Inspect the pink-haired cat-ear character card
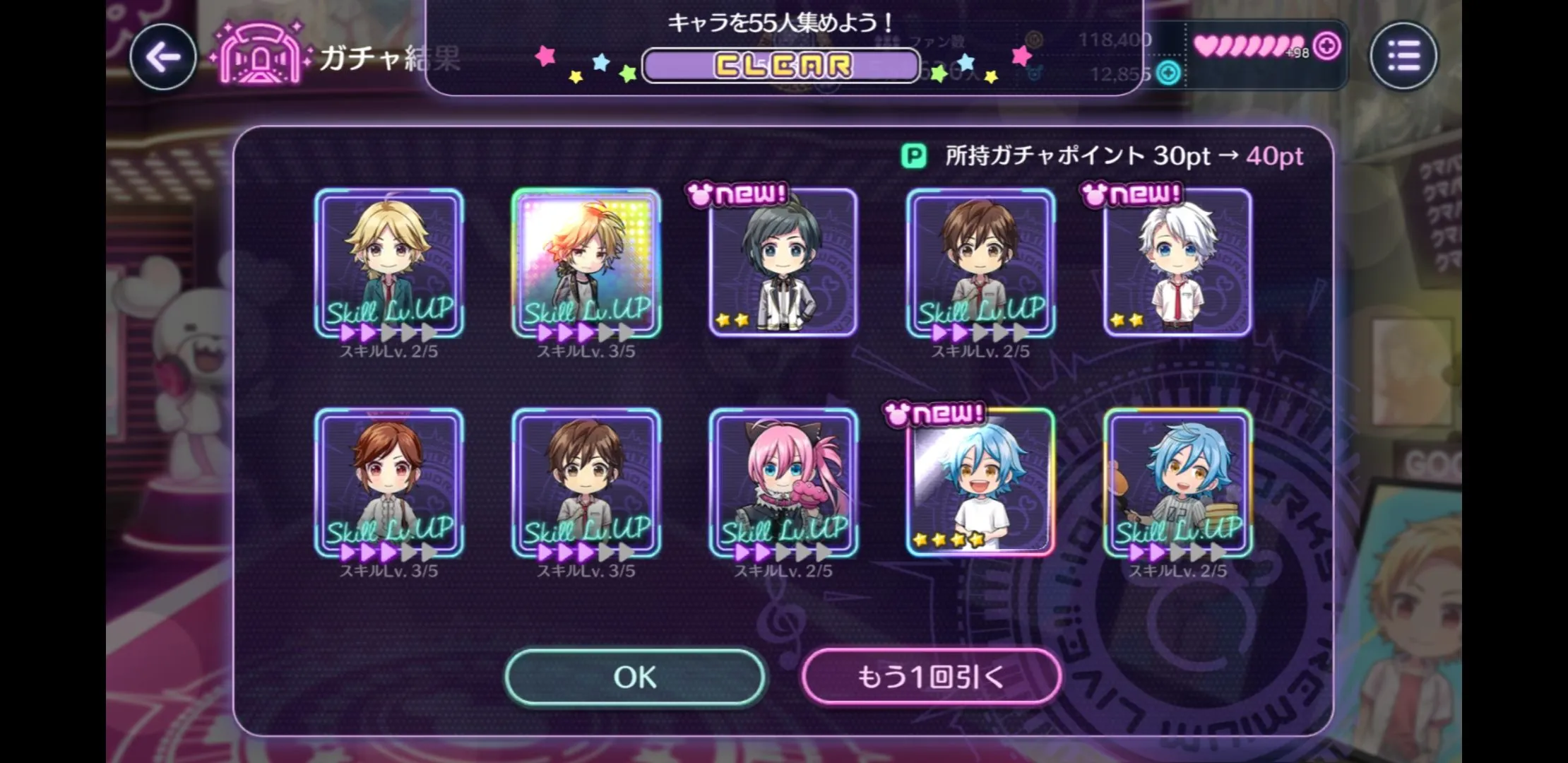Viewport: 1568px width, 763px height. [783, 483]
